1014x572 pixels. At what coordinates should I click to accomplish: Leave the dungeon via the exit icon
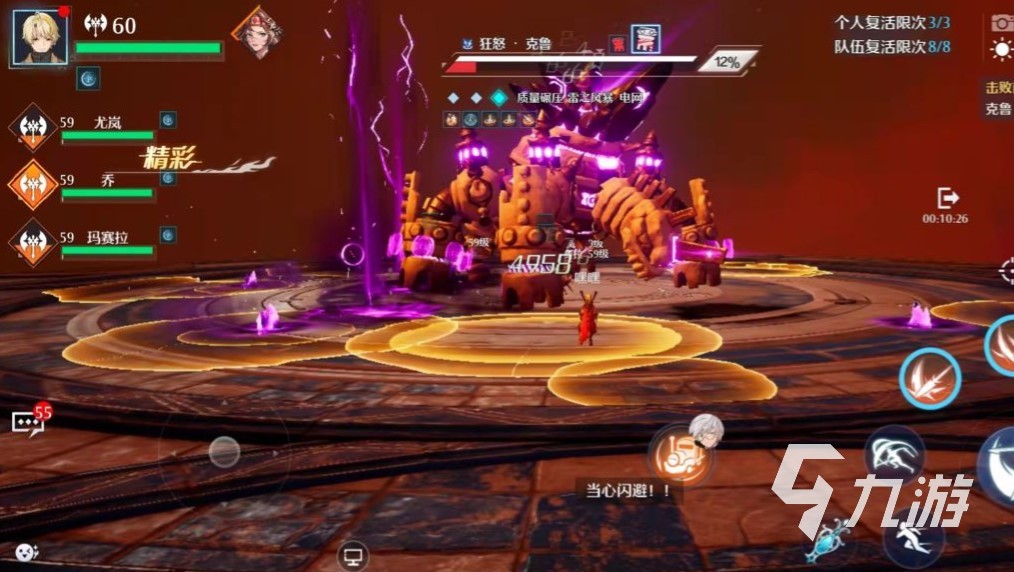coord(947,199)
